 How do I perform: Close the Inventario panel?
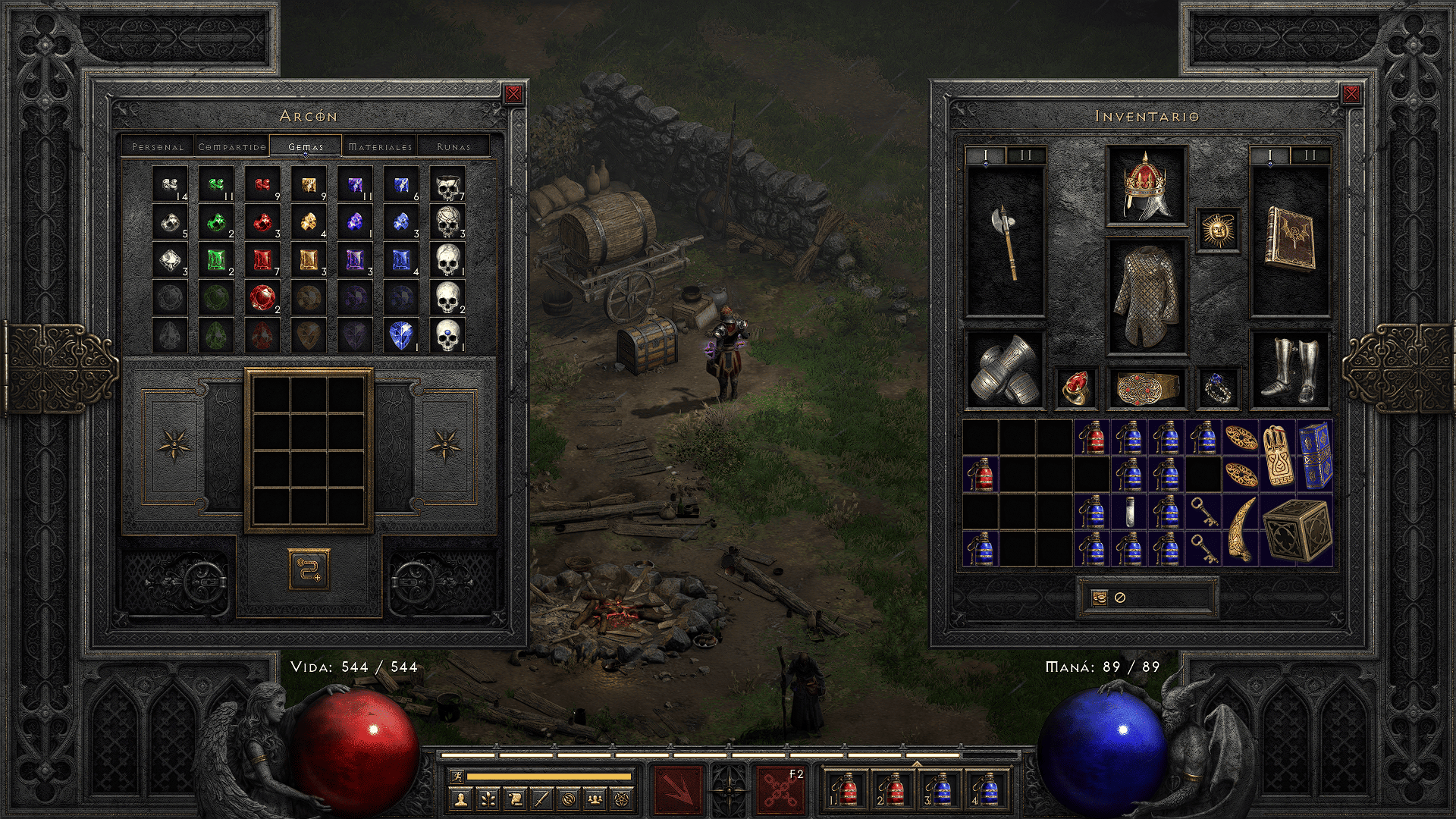[x=1351, y=94]
